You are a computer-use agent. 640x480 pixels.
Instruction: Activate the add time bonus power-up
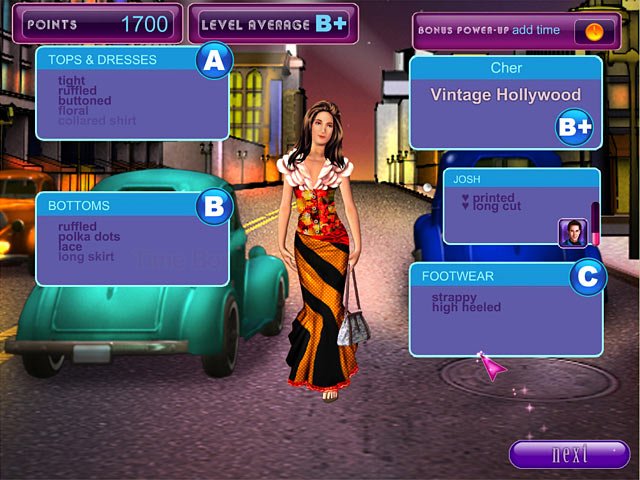click(594, 30)
